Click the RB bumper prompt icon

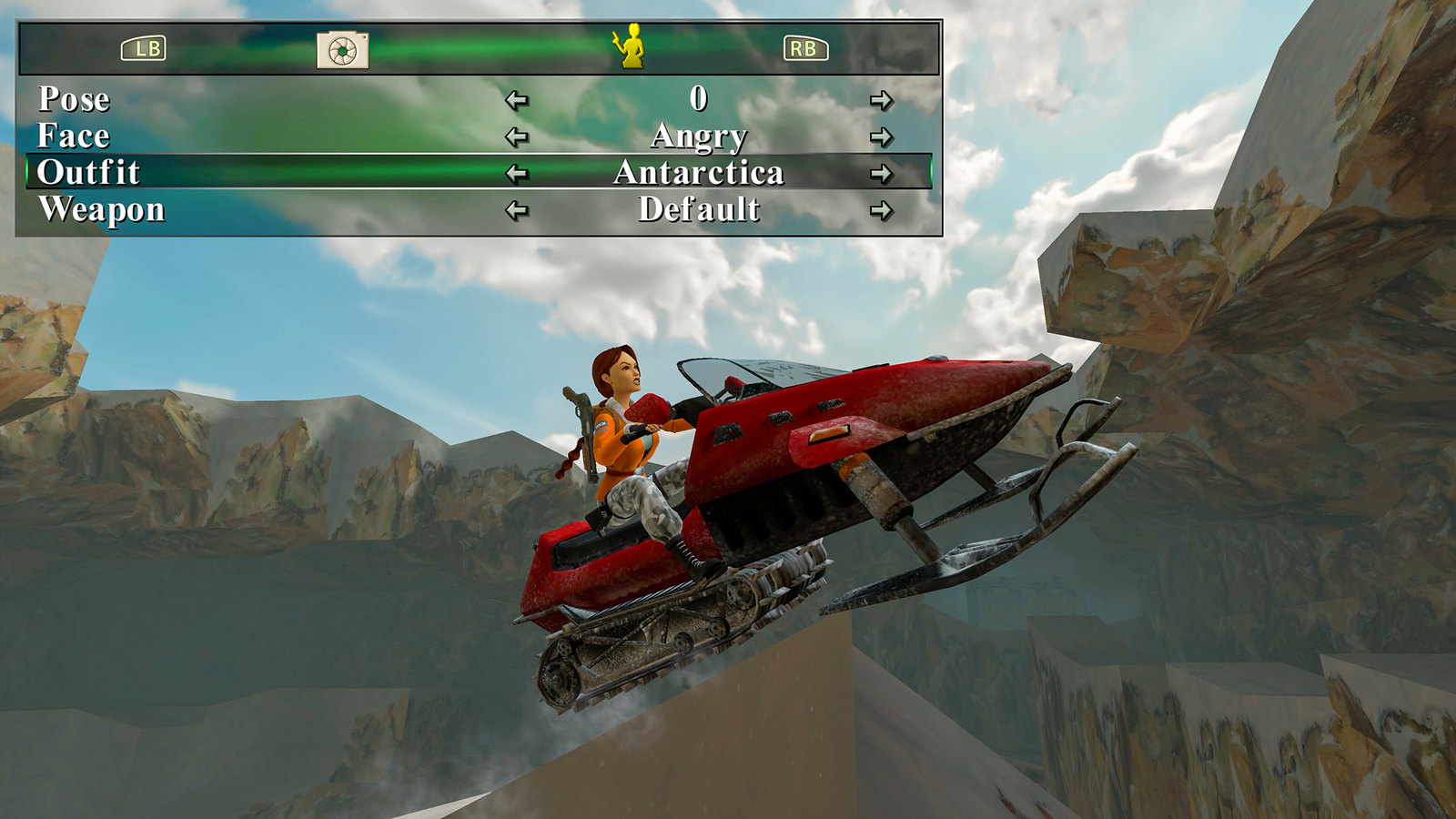(x=808, y=48)
